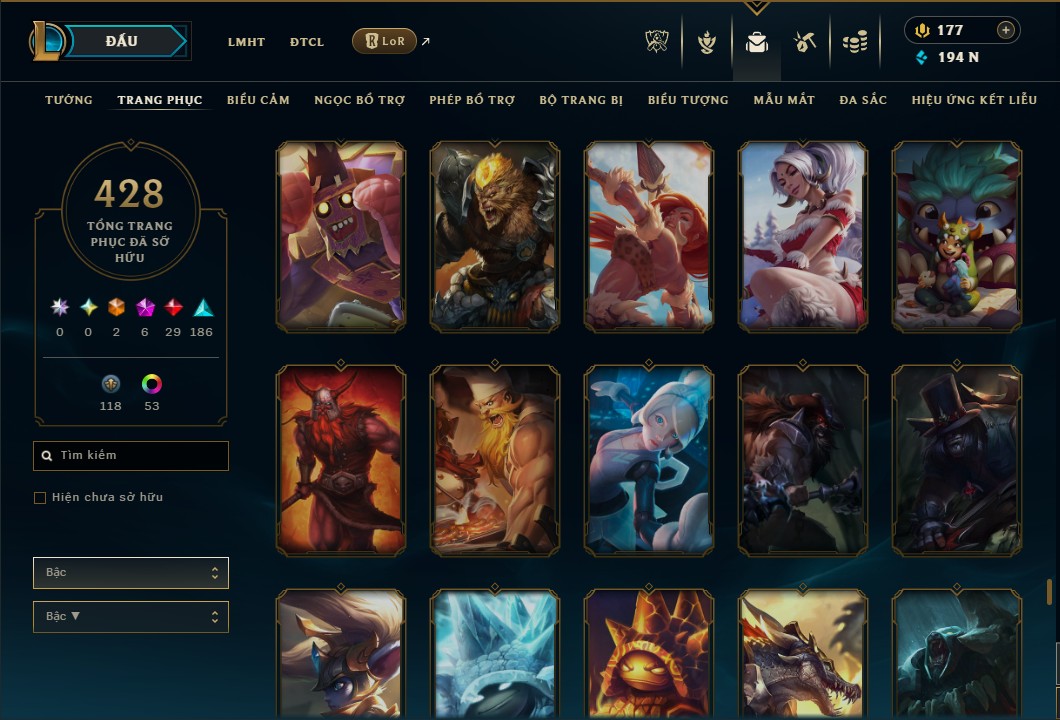Open the Bậc ▼ sorting dropdown
This screenshot has height=720, width=1060.
point(131,617)
